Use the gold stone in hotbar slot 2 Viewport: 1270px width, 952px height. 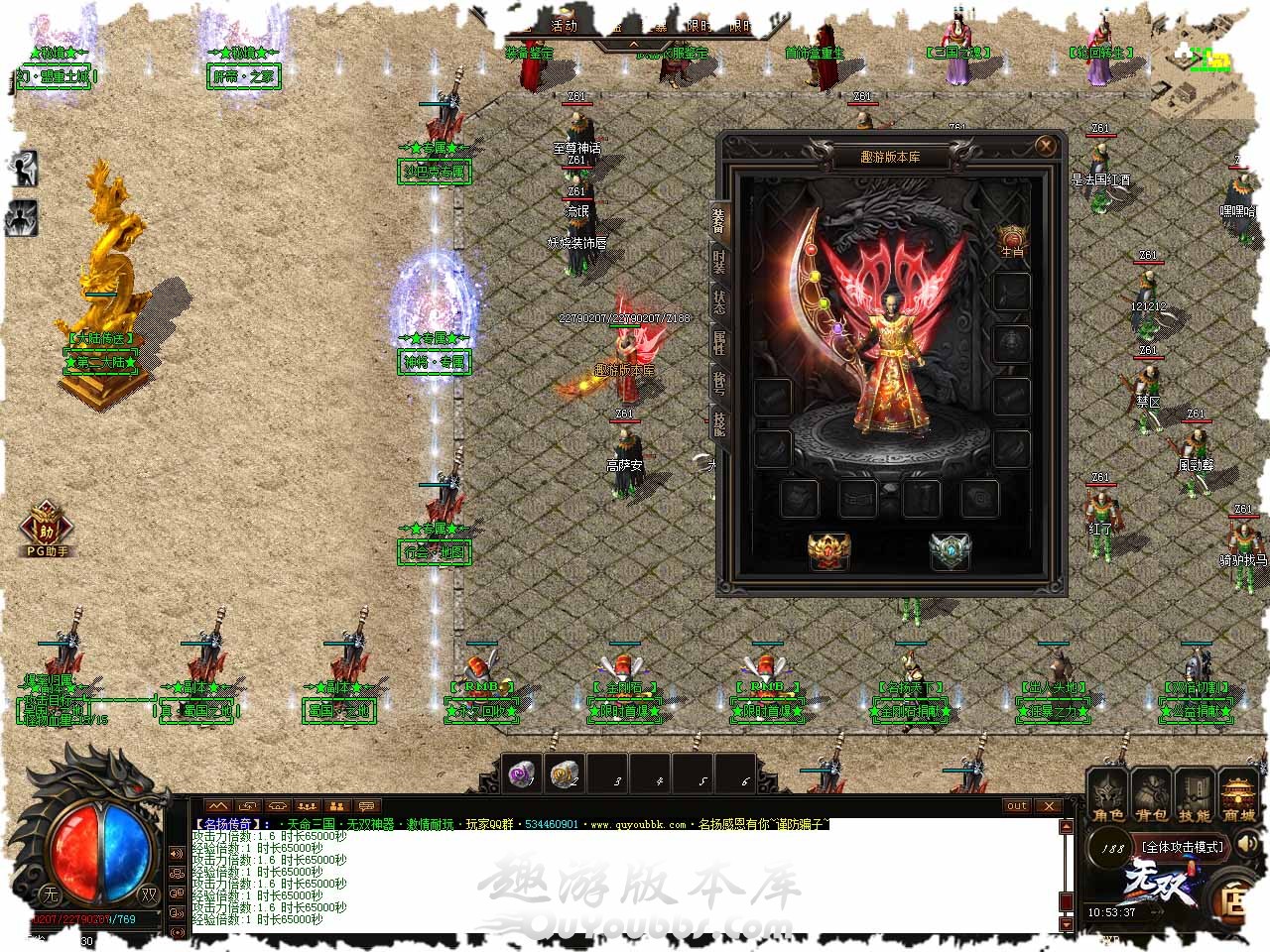(x=565, y=774)
